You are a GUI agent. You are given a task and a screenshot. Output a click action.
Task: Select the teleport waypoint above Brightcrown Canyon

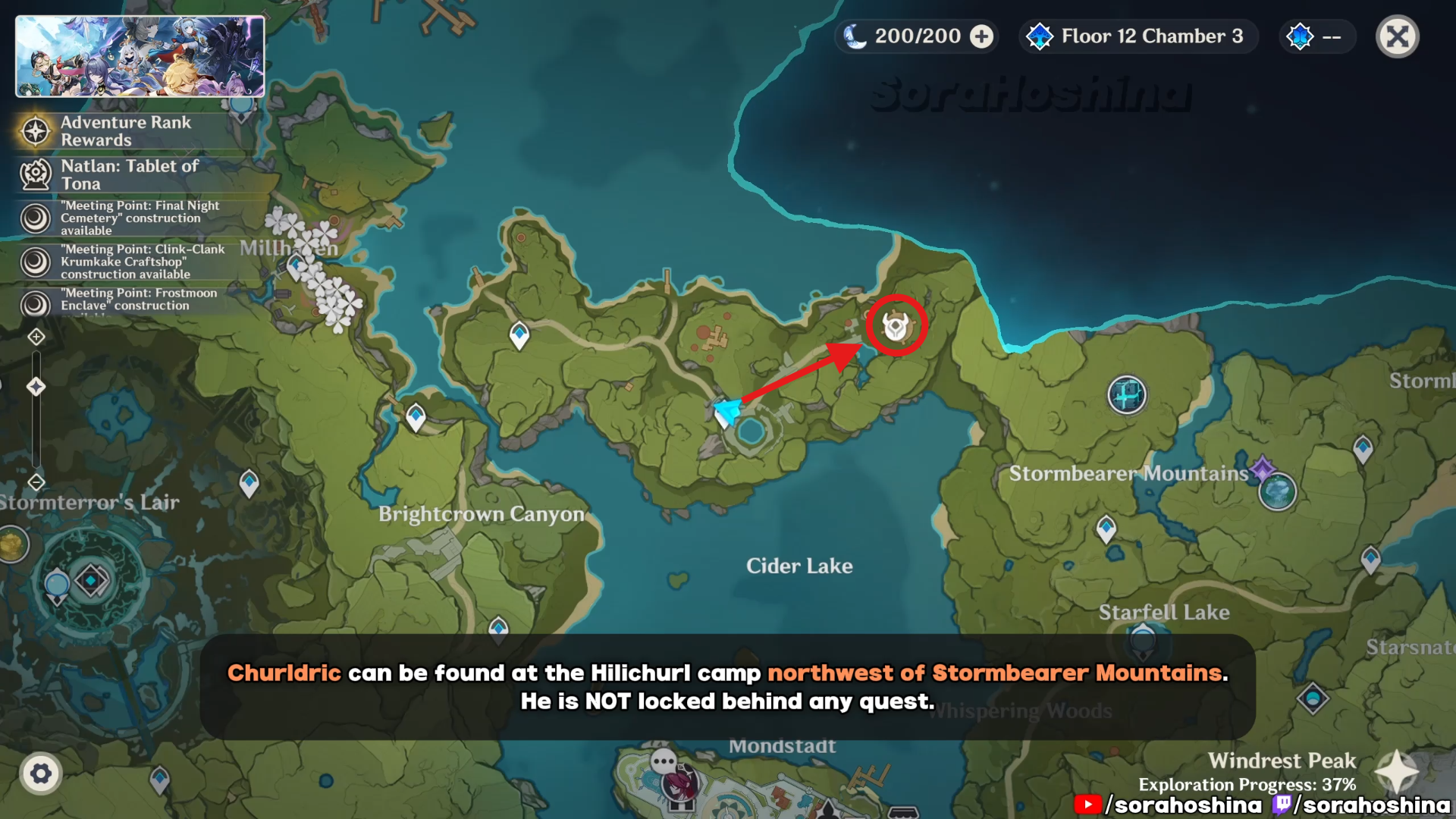[x=416, y=417]
